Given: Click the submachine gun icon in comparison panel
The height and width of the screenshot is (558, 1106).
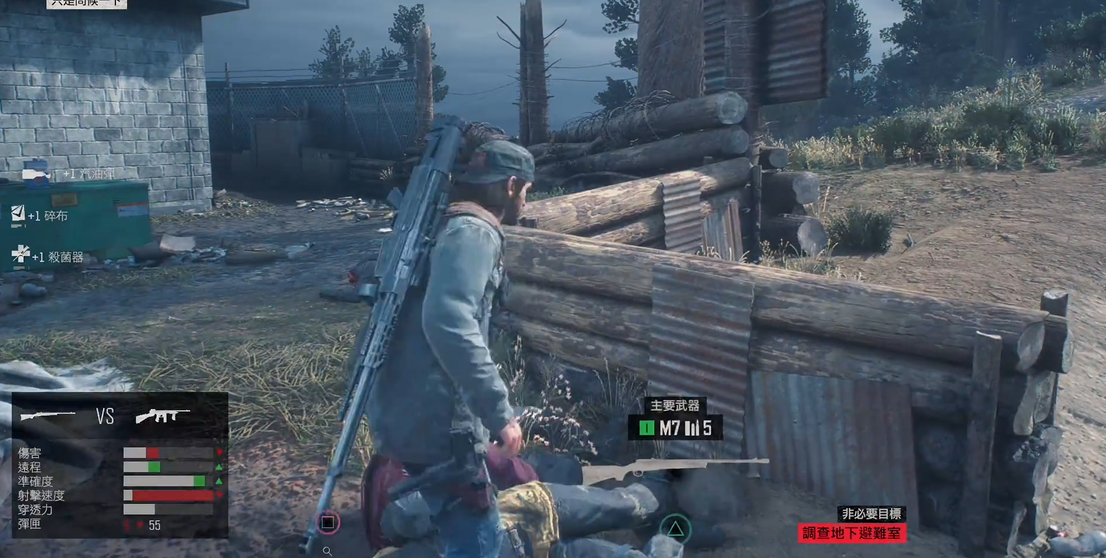Looking at the screenshot, I should pyautogui.click(x=163, y=416).
